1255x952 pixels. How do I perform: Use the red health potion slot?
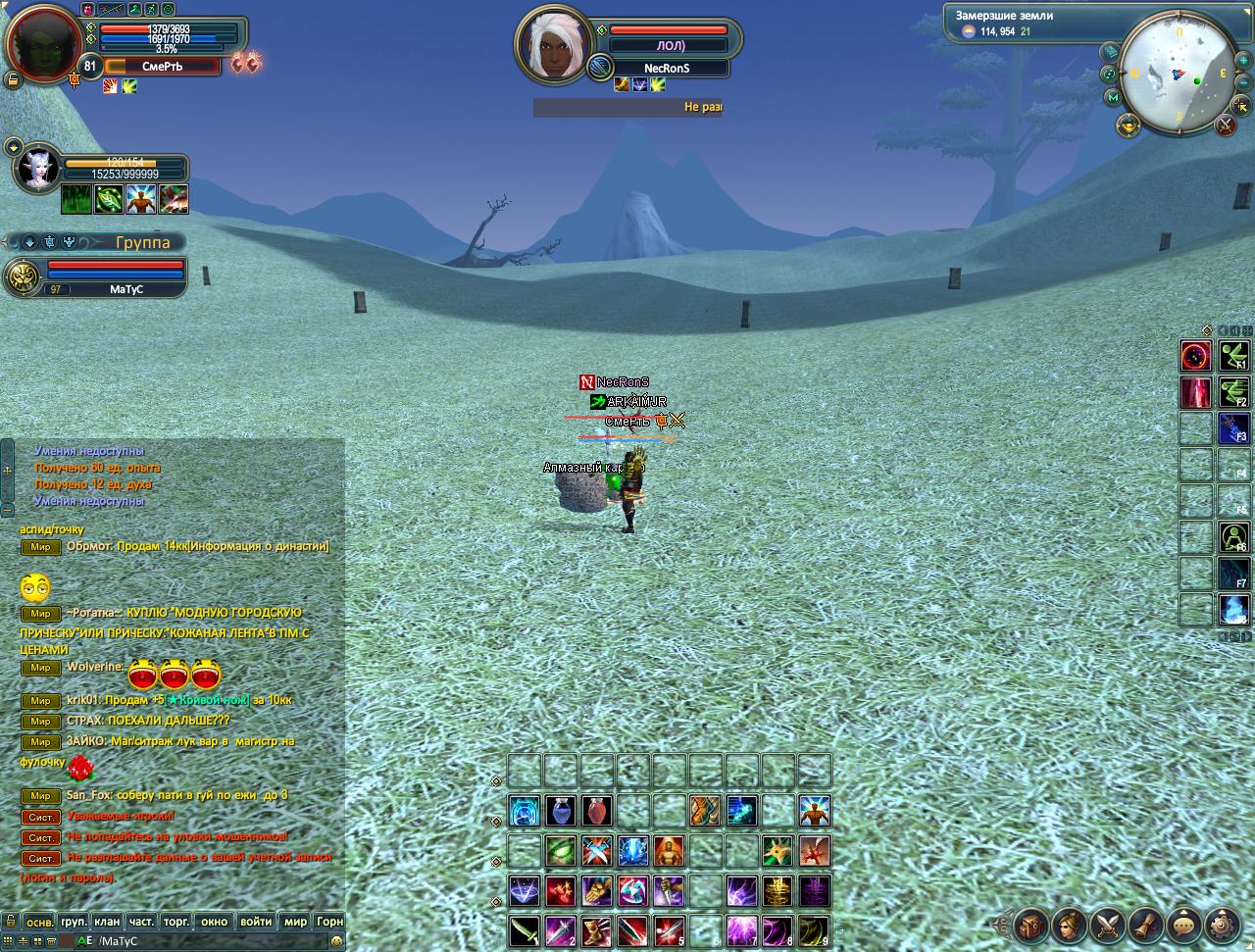(597, 812)
